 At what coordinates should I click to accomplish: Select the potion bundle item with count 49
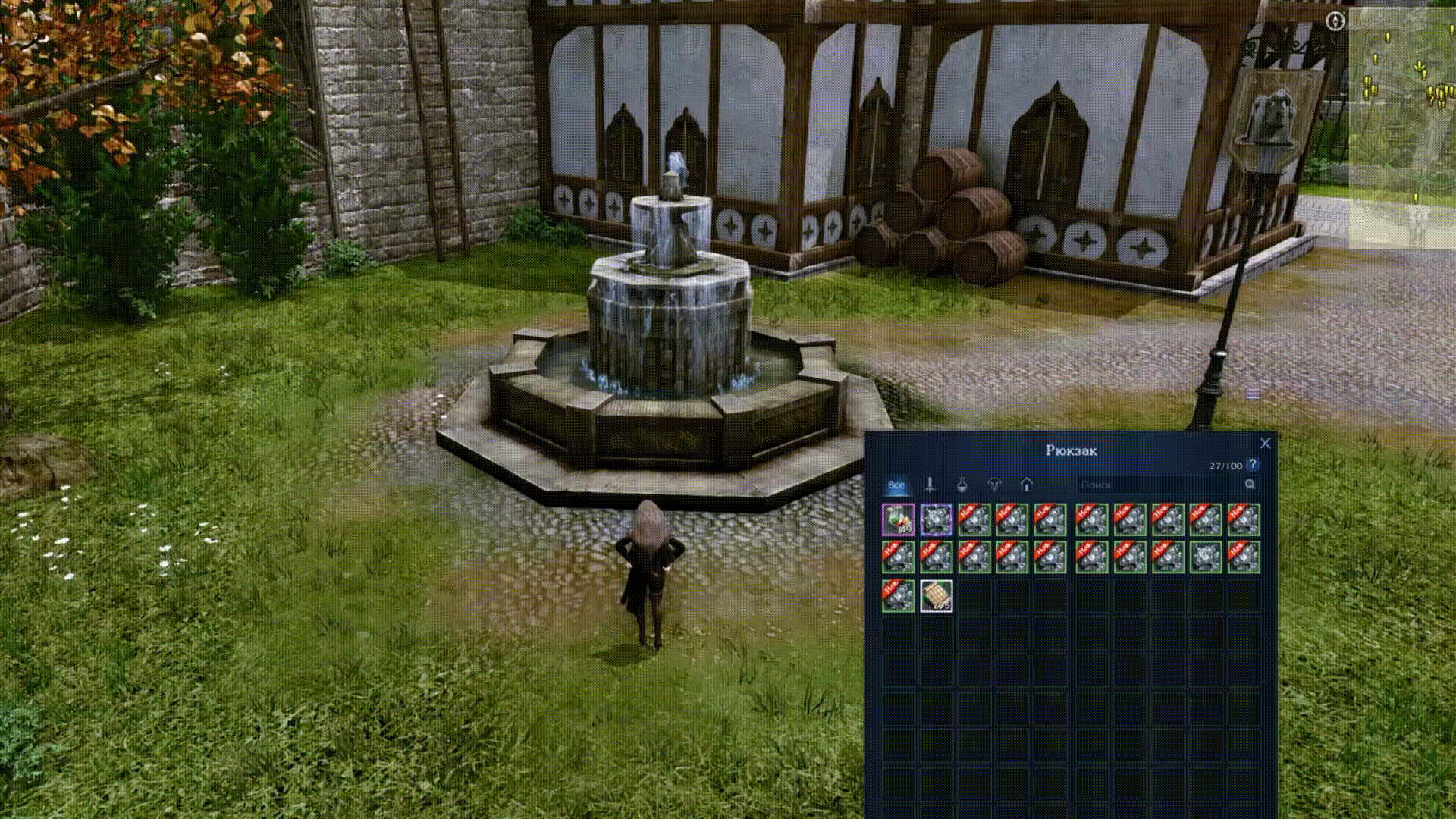[x=898, y=519]
